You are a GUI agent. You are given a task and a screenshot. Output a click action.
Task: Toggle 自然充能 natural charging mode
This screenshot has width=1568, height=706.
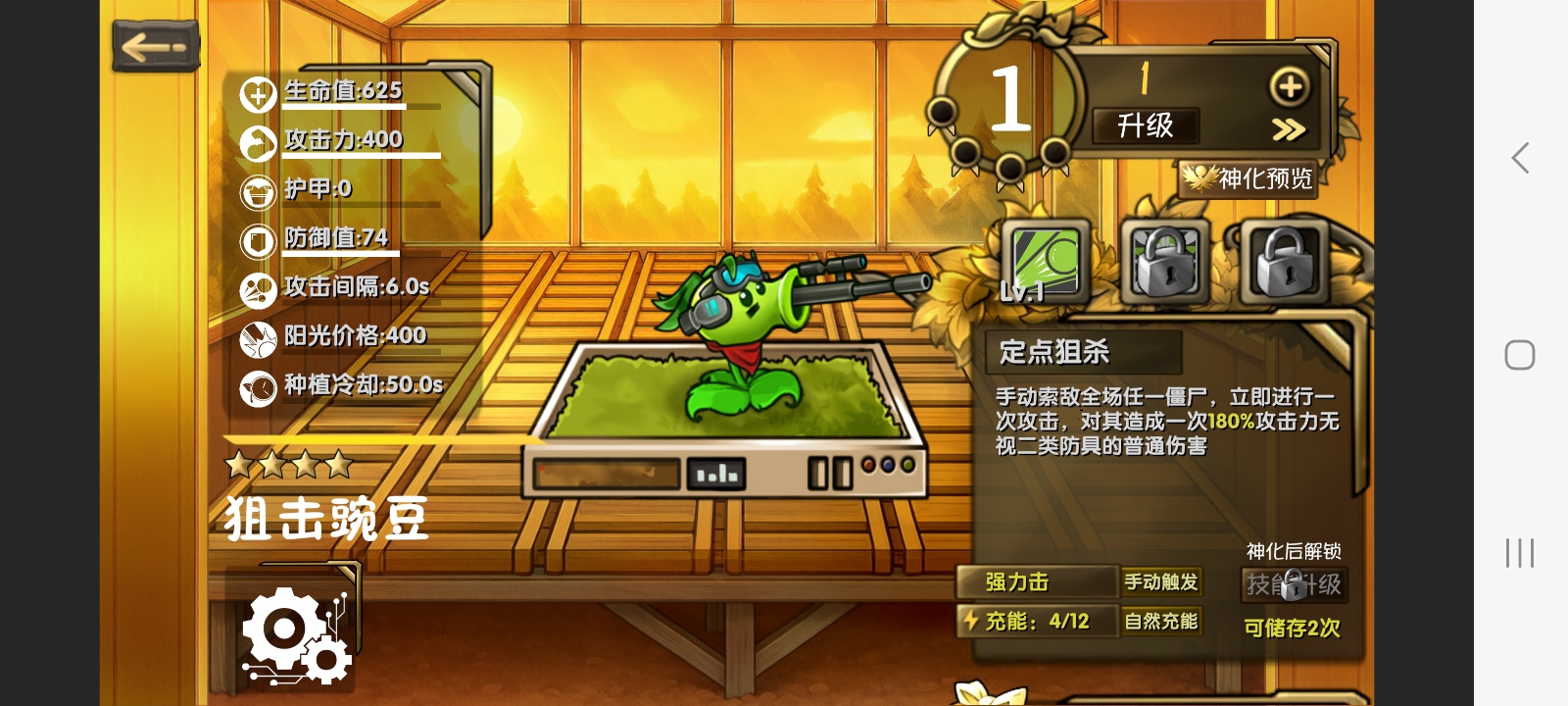click(x=1161, y=621)
